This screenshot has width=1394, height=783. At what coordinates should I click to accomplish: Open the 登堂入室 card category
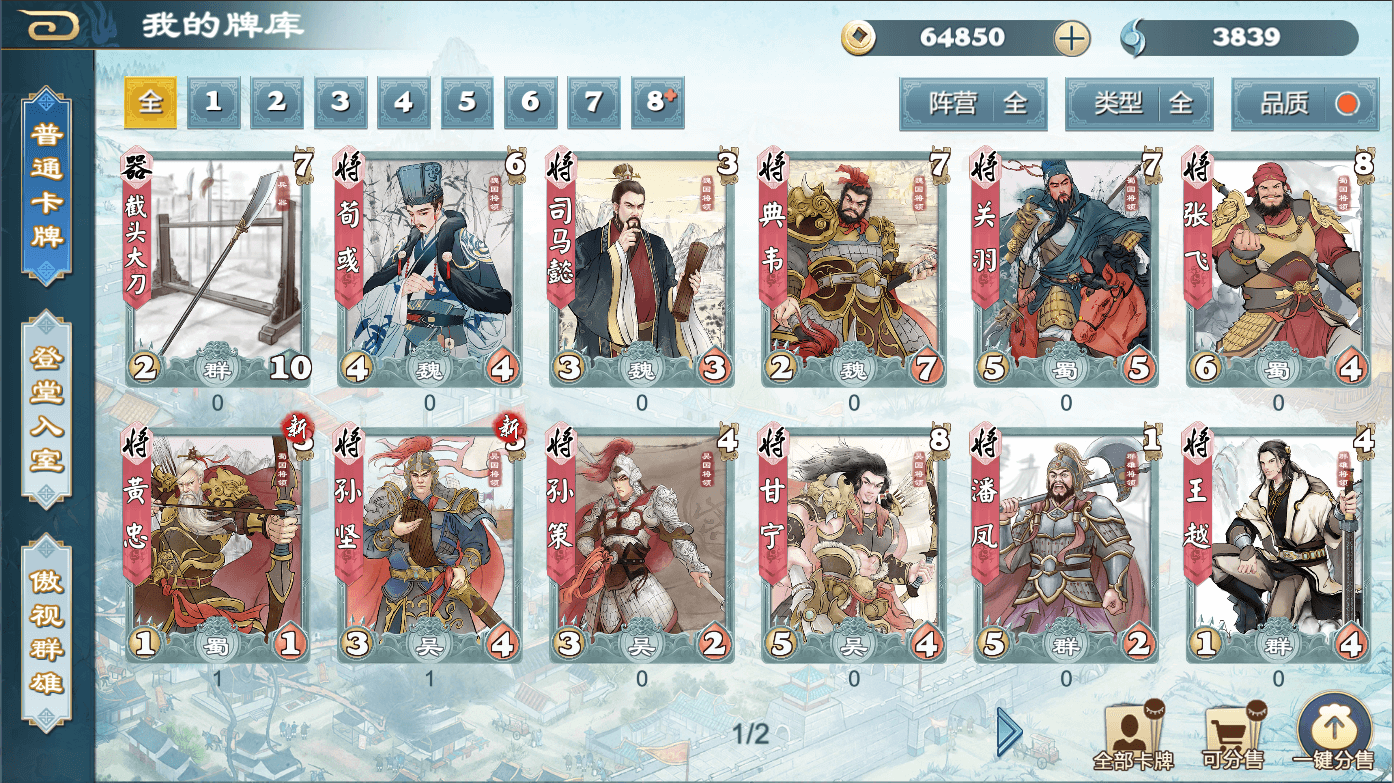(x=47, y=410)
